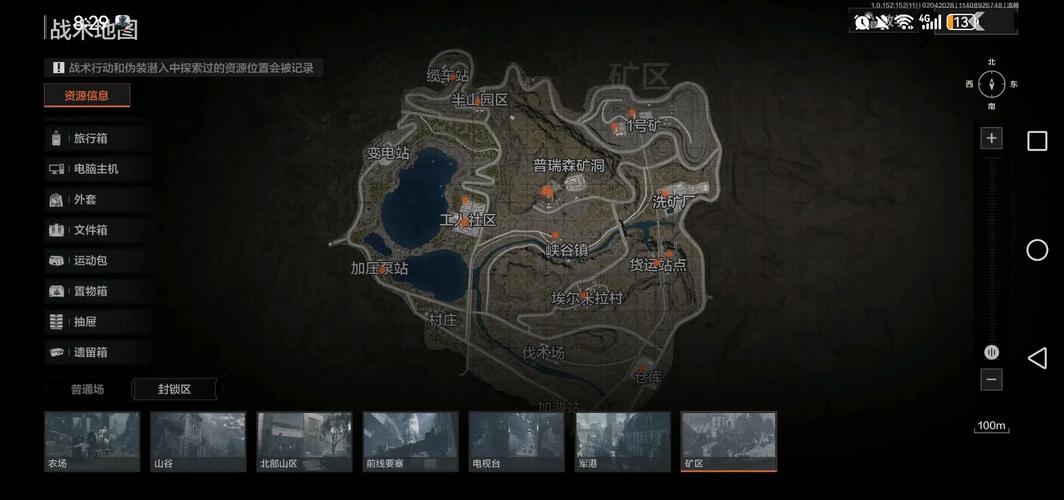Screen dimensions: 1064x500
Task: Switch to the 封锁区 tab
Action: [x=174, y=389]
